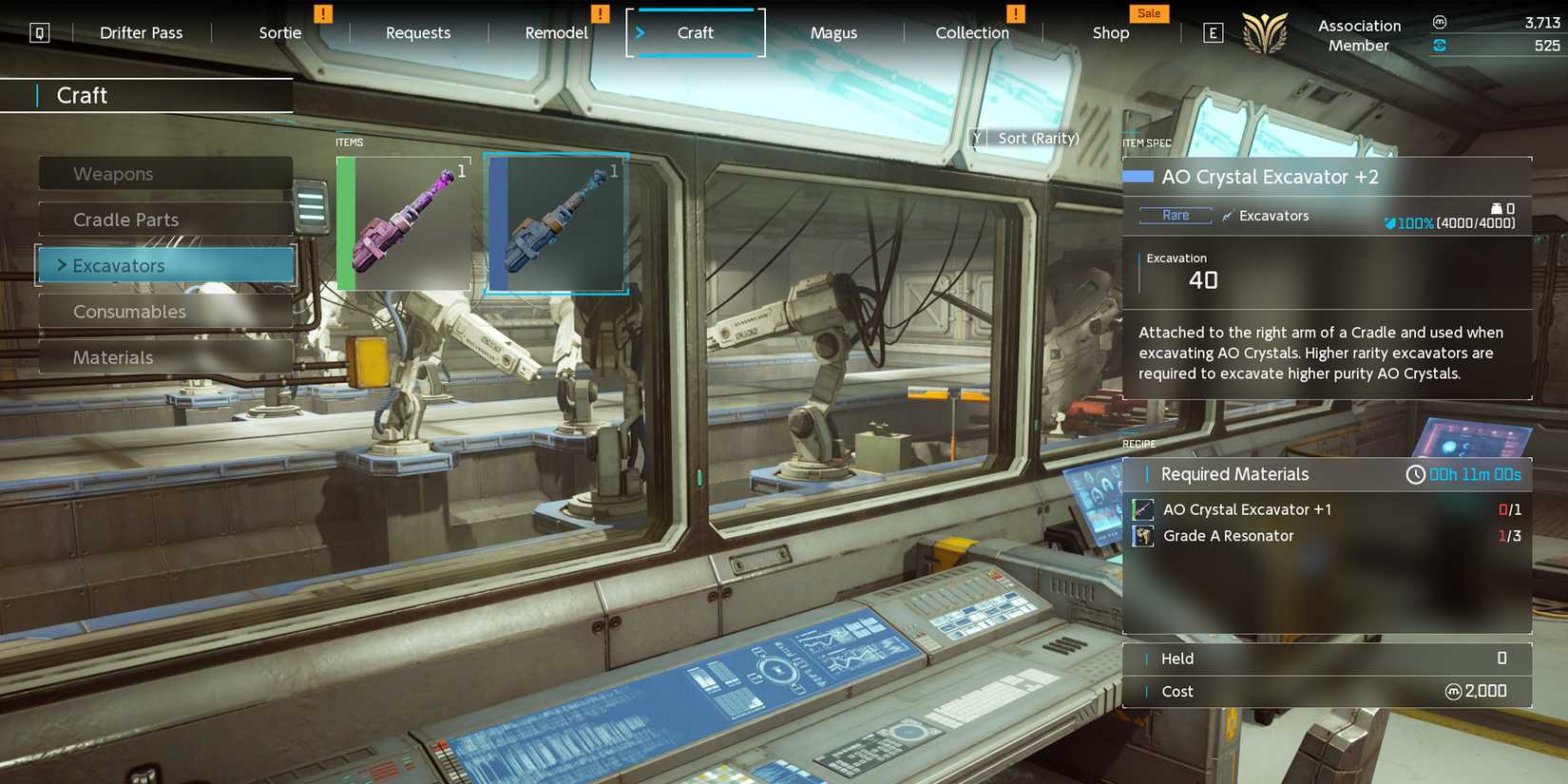Open the Shop menu with the Sale badge

pyautogui.click(x=1110, y=32)
